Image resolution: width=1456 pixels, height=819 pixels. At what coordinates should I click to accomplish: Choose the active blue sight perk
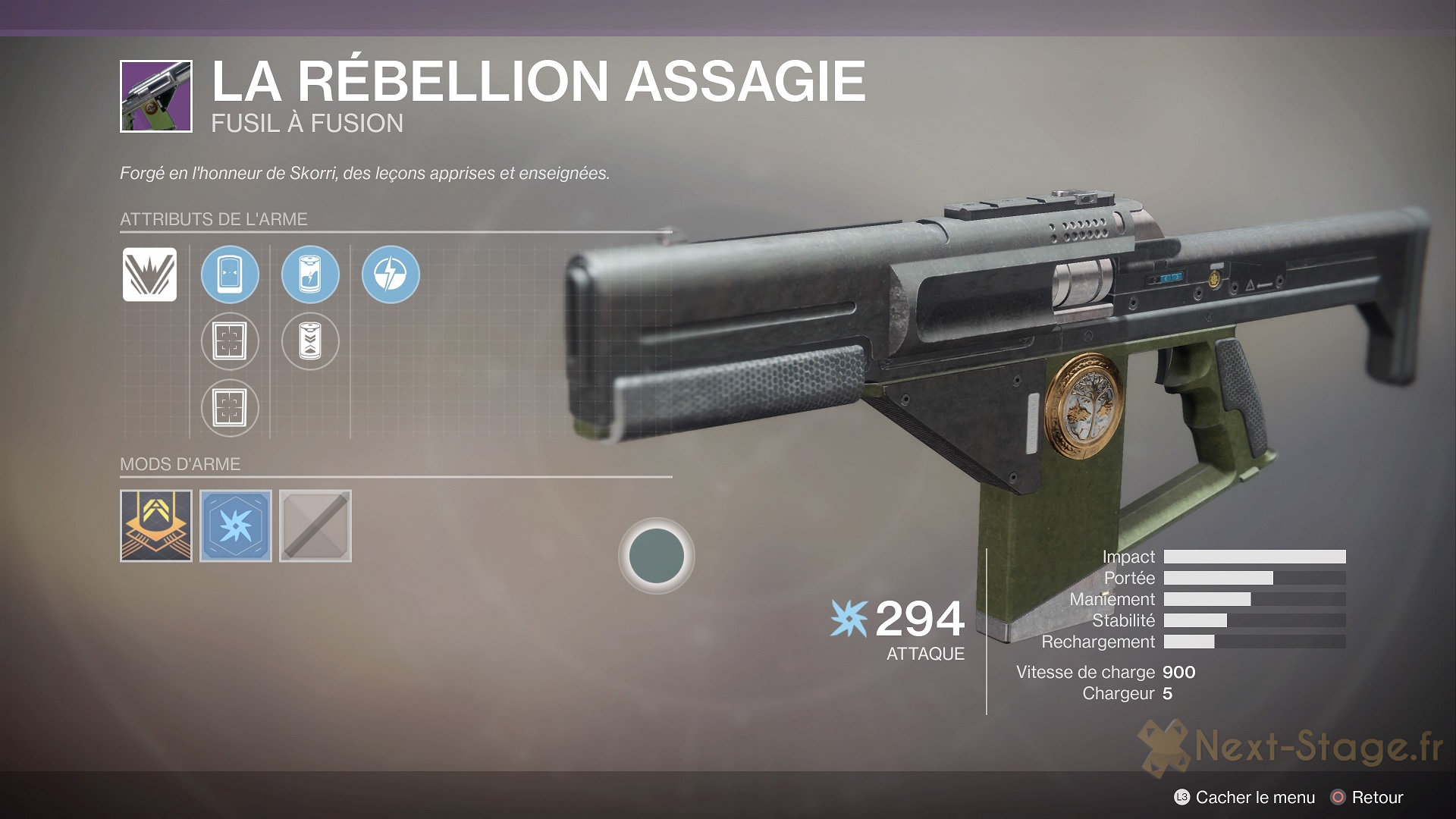coord(230,275)
